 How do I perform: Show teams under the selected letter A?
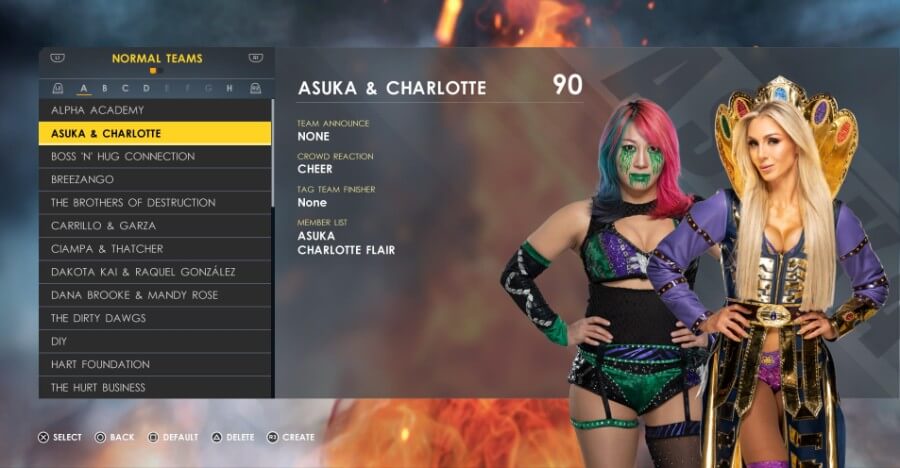[x=84, y=88]
